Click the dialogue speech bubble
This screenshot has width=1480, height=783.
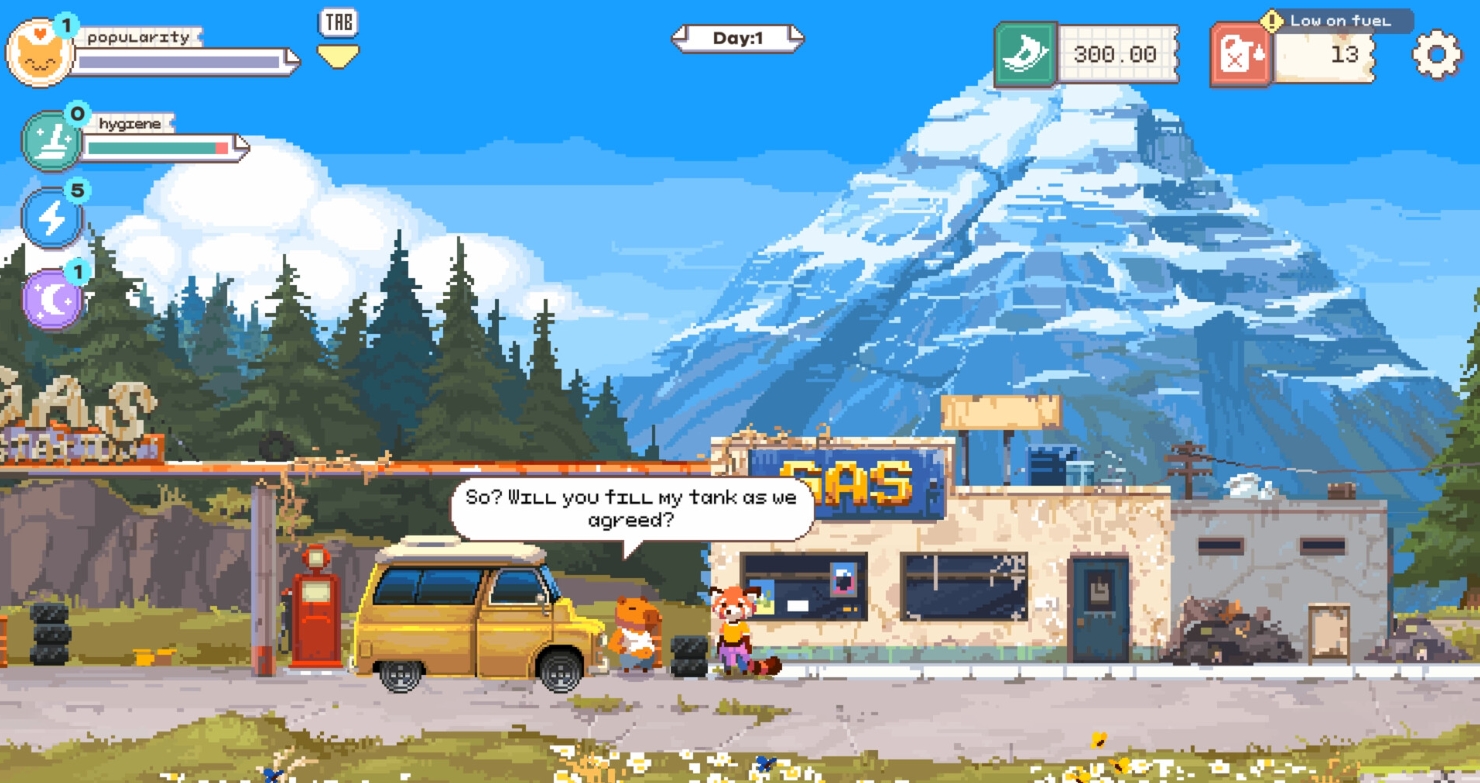[x=630, y=508]
